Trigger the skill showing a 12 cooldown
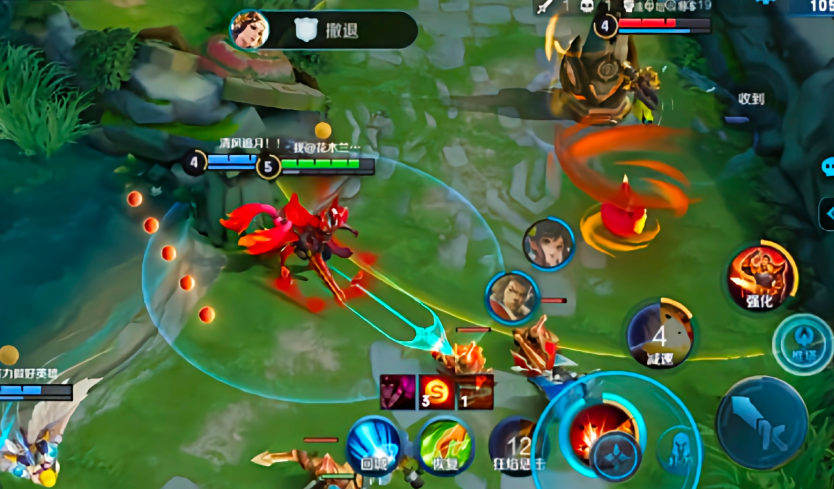The image size is (834, 489). tap(516, 445)
